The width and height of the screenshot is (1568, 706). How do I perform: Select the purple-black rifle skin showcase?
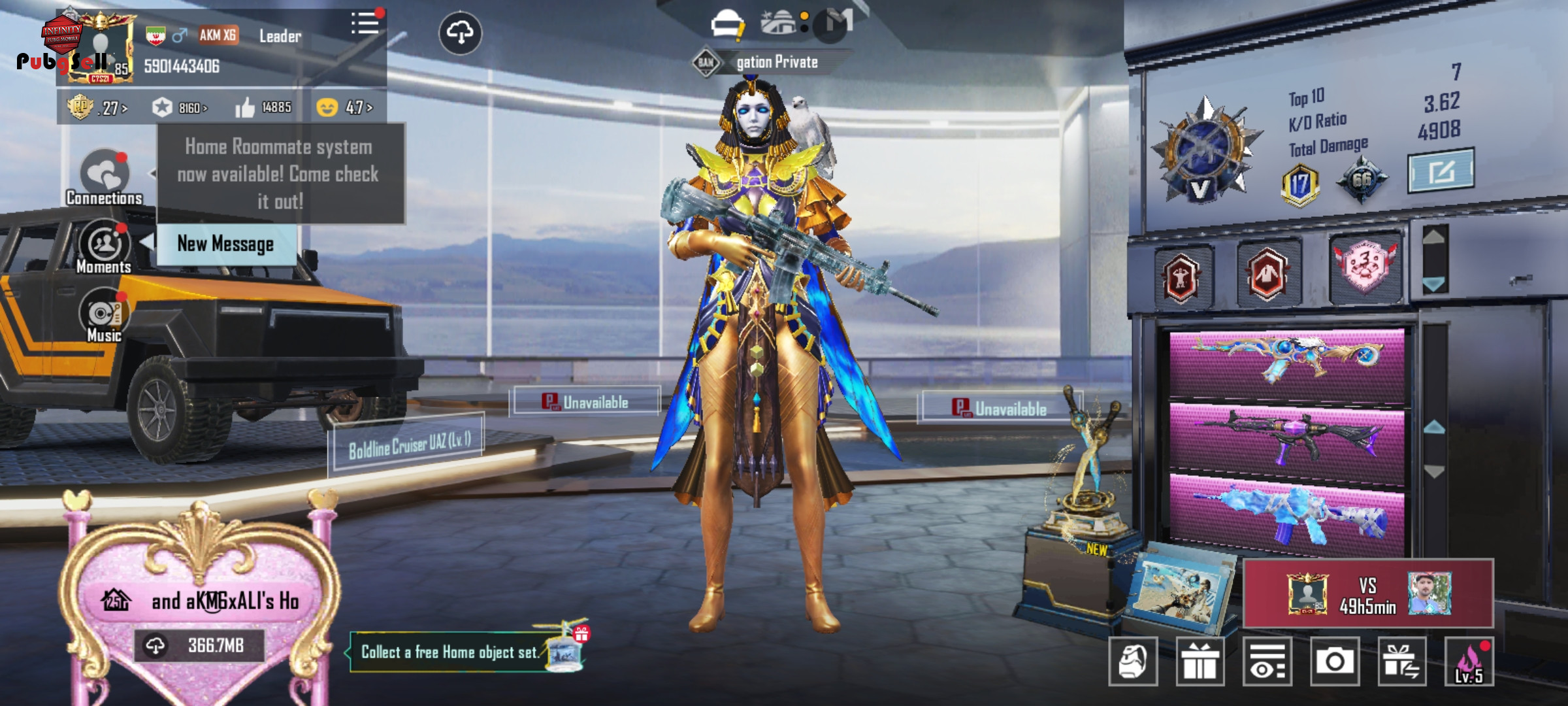click(x=1286, y=437)
